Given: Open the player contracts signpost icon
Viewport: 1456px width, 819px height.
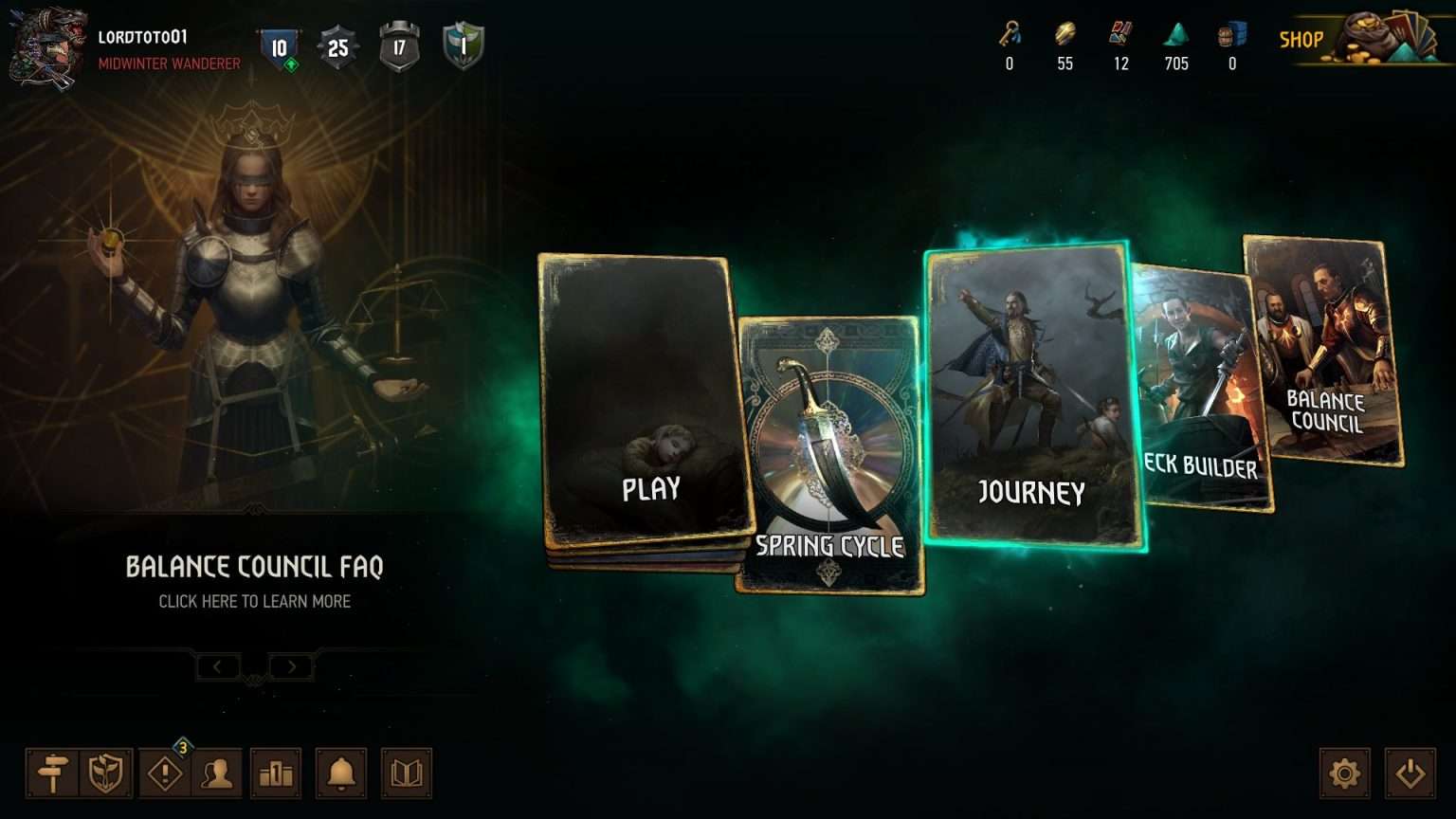Looking at the screenshot, I should pyautogui.click(x=54, y=773).
